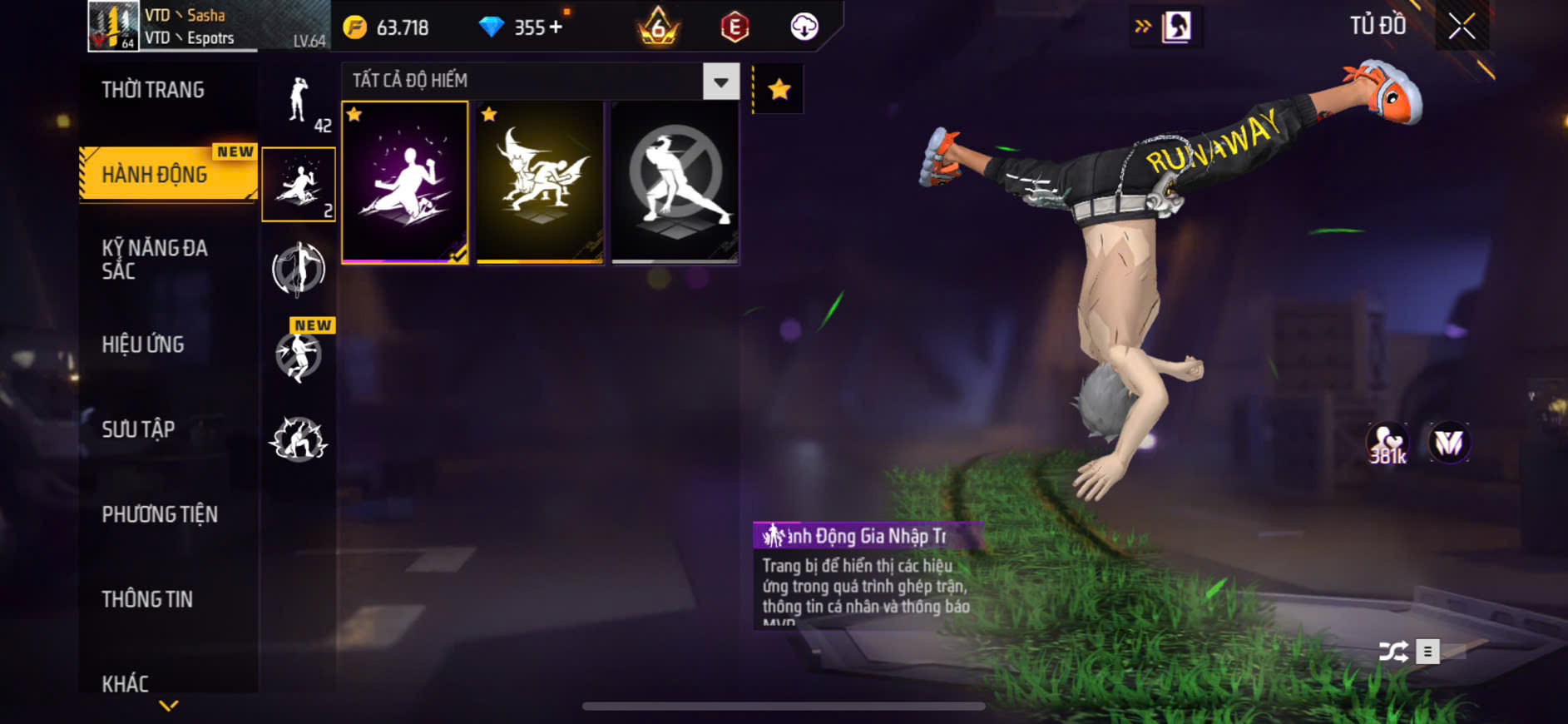Toggle the star favorites filter

779,89
